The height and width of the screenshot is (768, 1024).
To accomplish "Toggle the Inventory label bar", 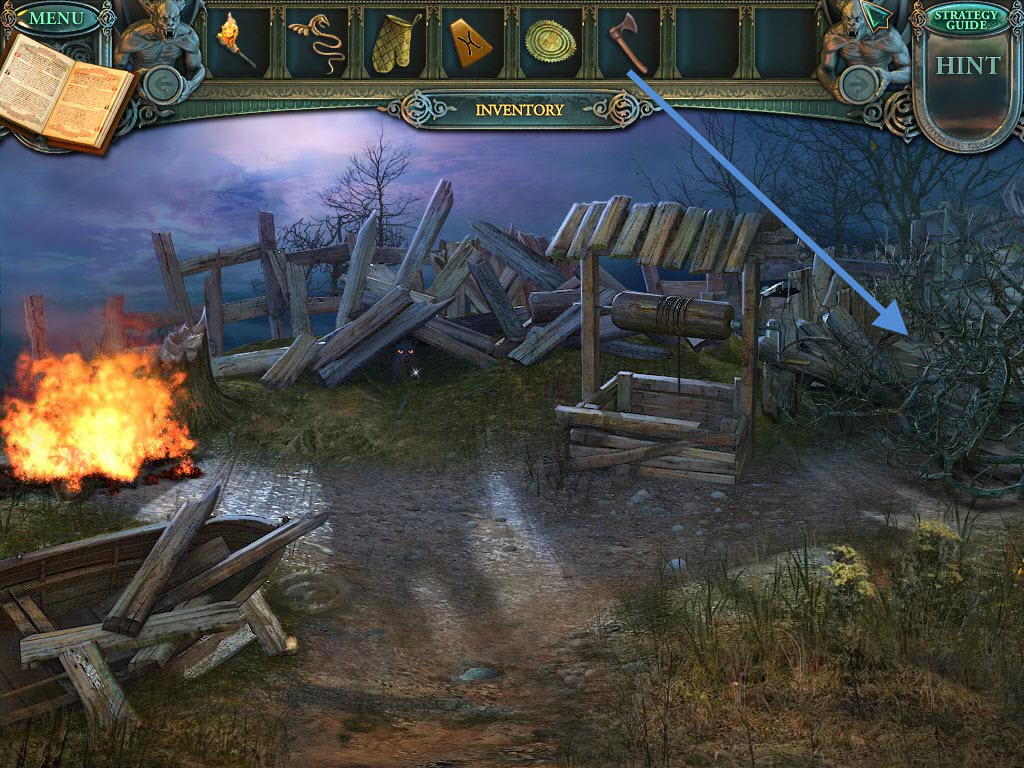I will coord(519,110).
